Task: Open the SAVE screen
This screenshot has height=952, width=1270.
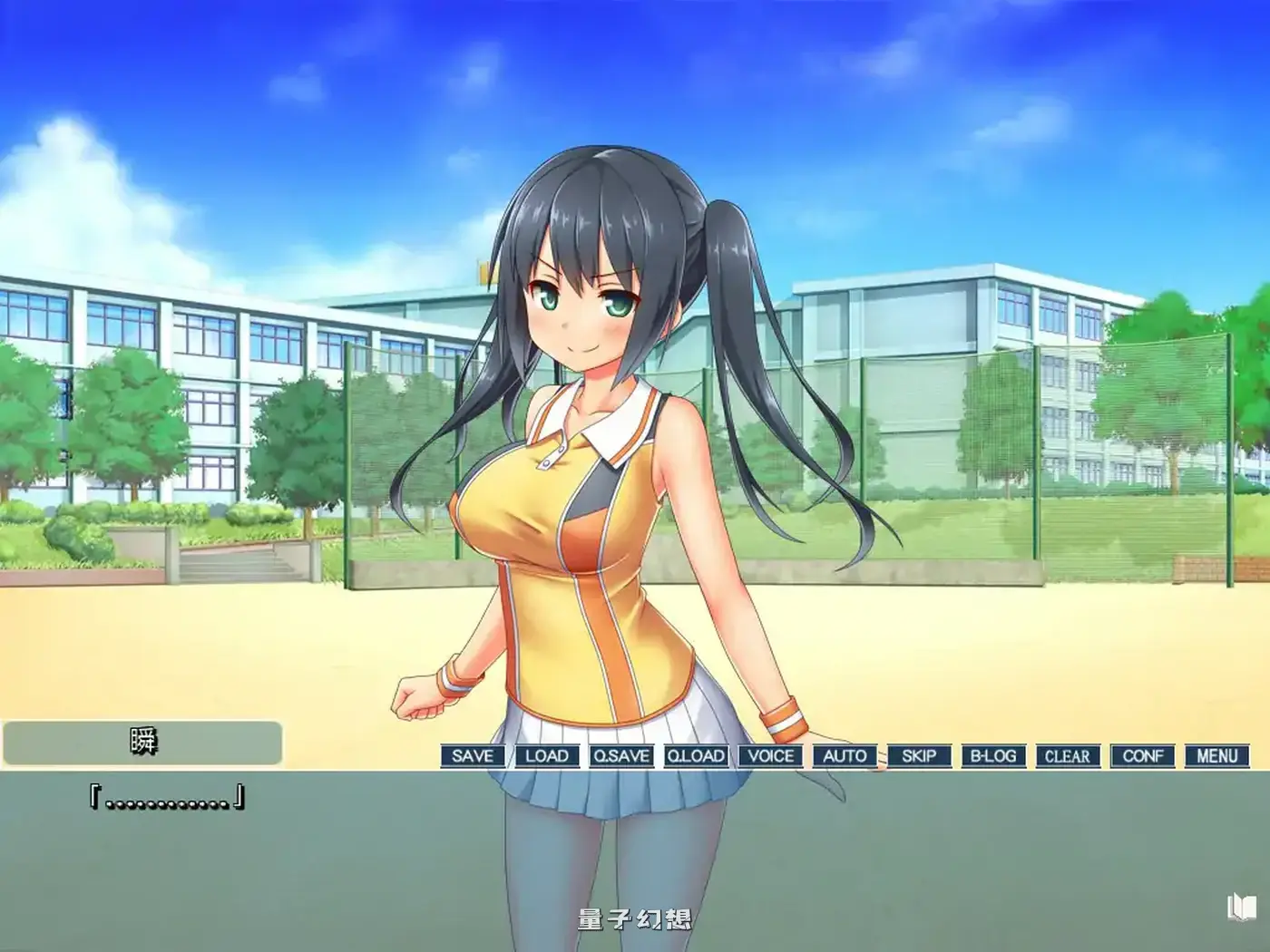Action: pyautogui.click(x=471, y=755)
